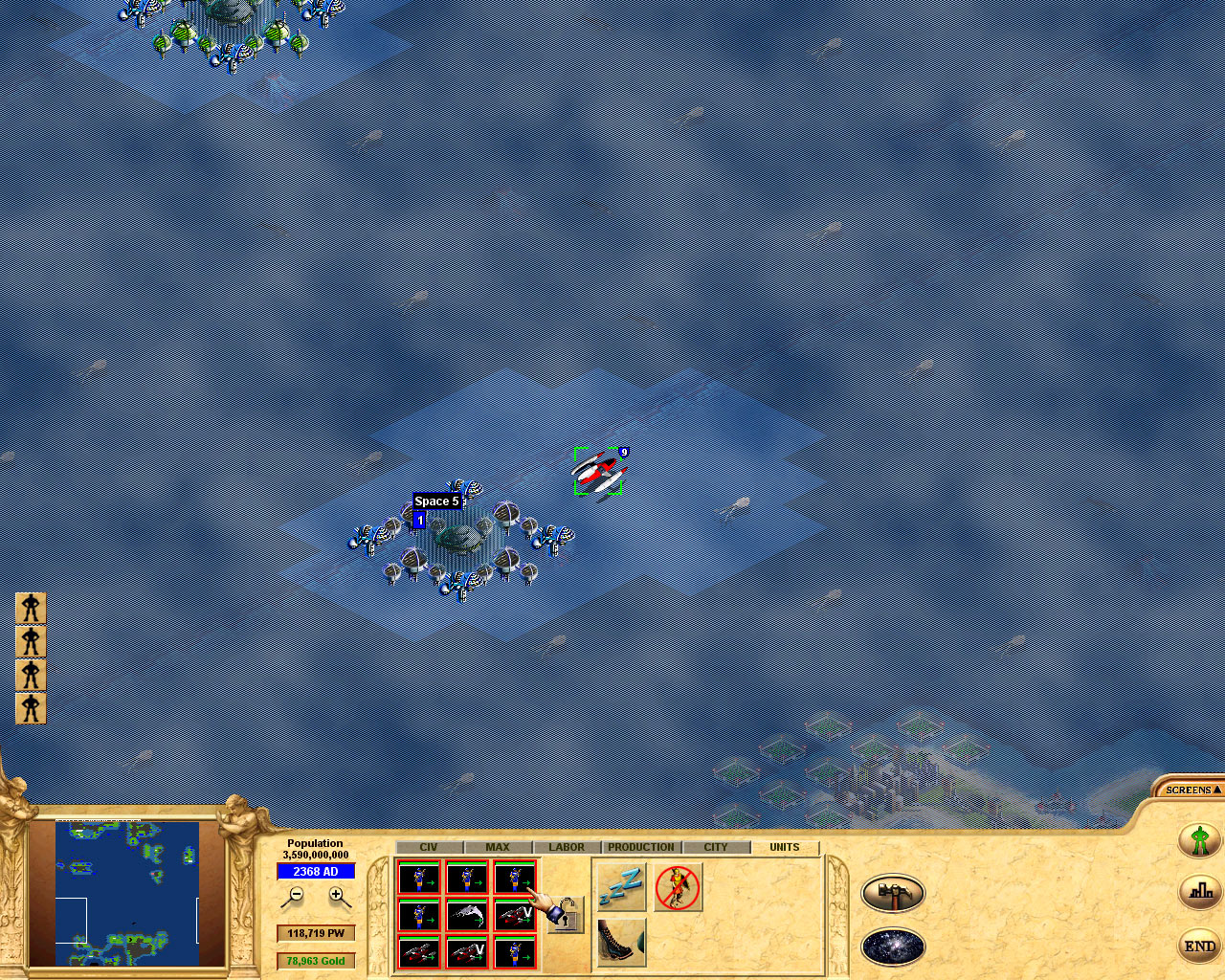Issue a move order with the boot icon

pyautogui.click(x=621, y=942)
